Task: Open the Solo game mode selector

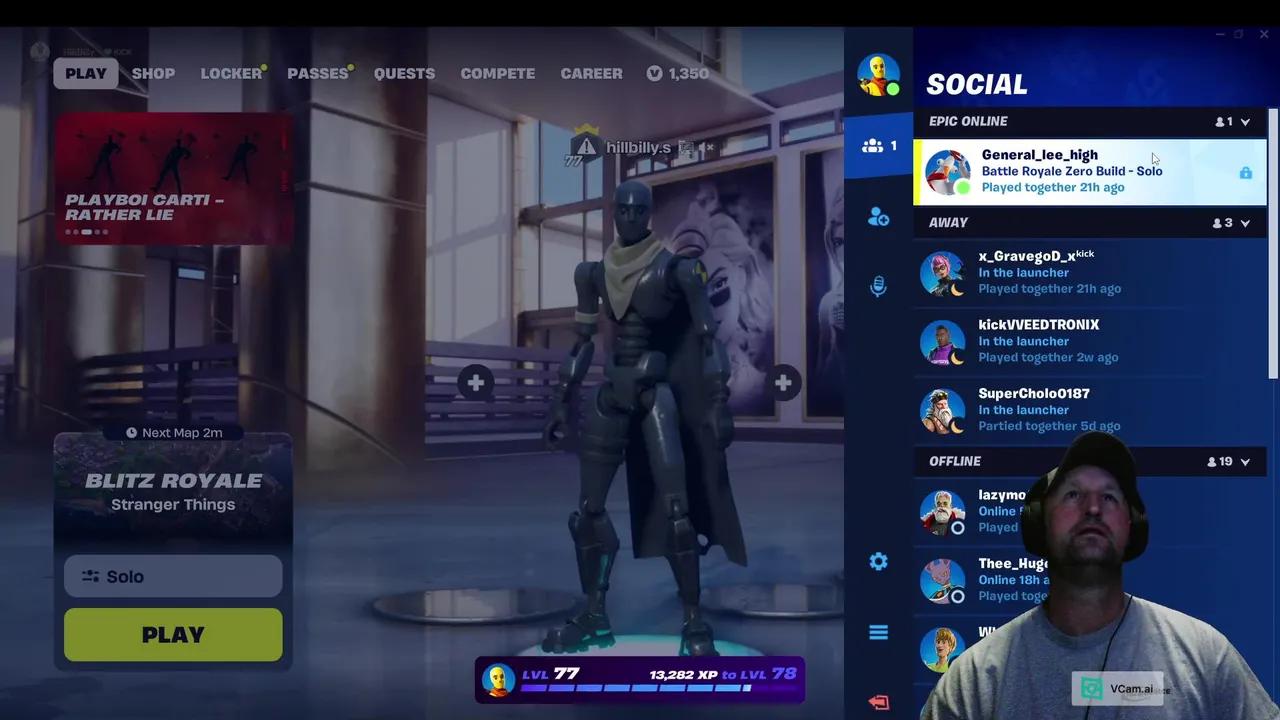Action: tap(172, 576)
